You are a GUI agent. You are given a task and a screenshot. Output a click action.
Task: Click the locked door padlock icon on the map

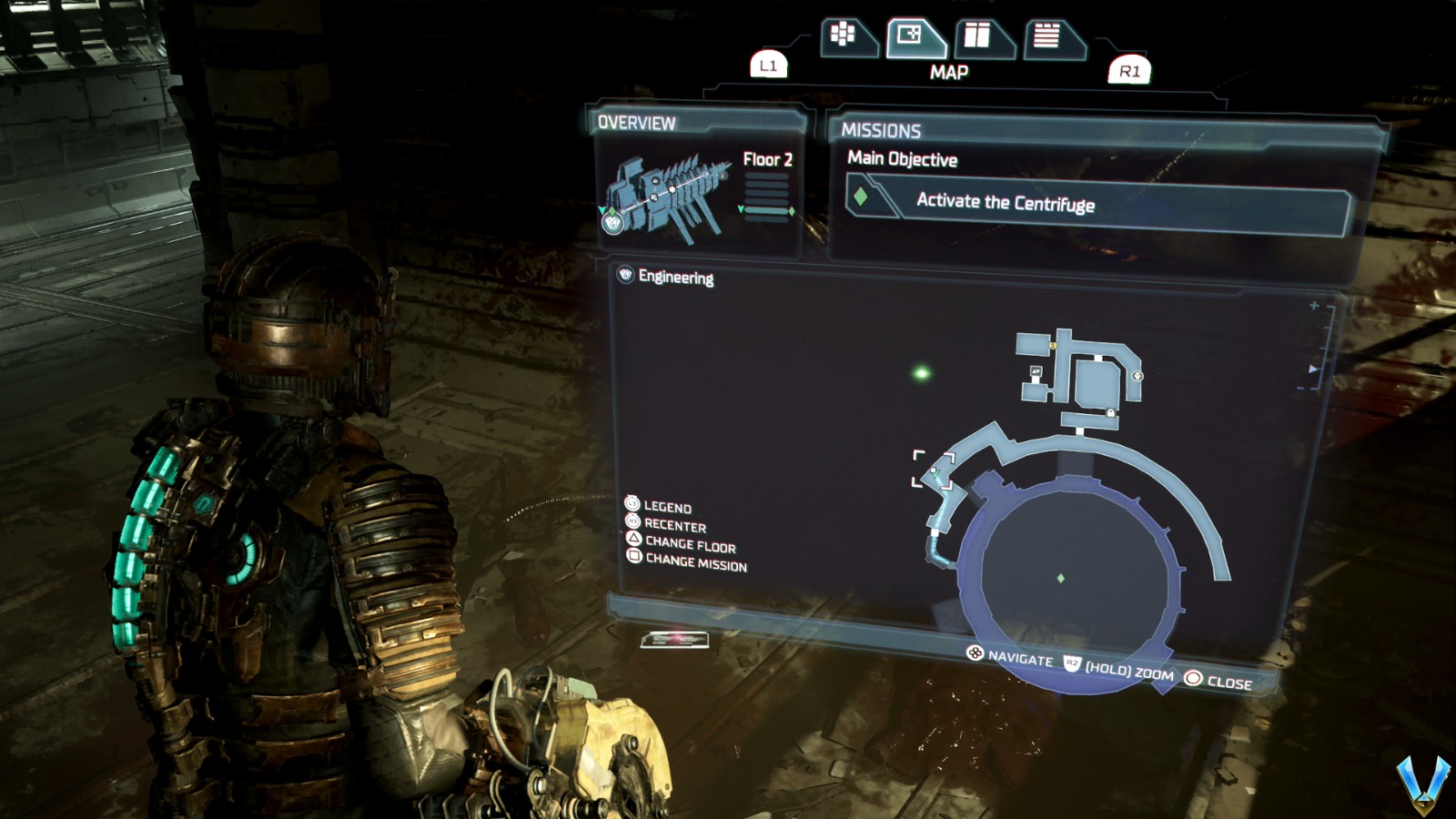(x=1110, y=411)
